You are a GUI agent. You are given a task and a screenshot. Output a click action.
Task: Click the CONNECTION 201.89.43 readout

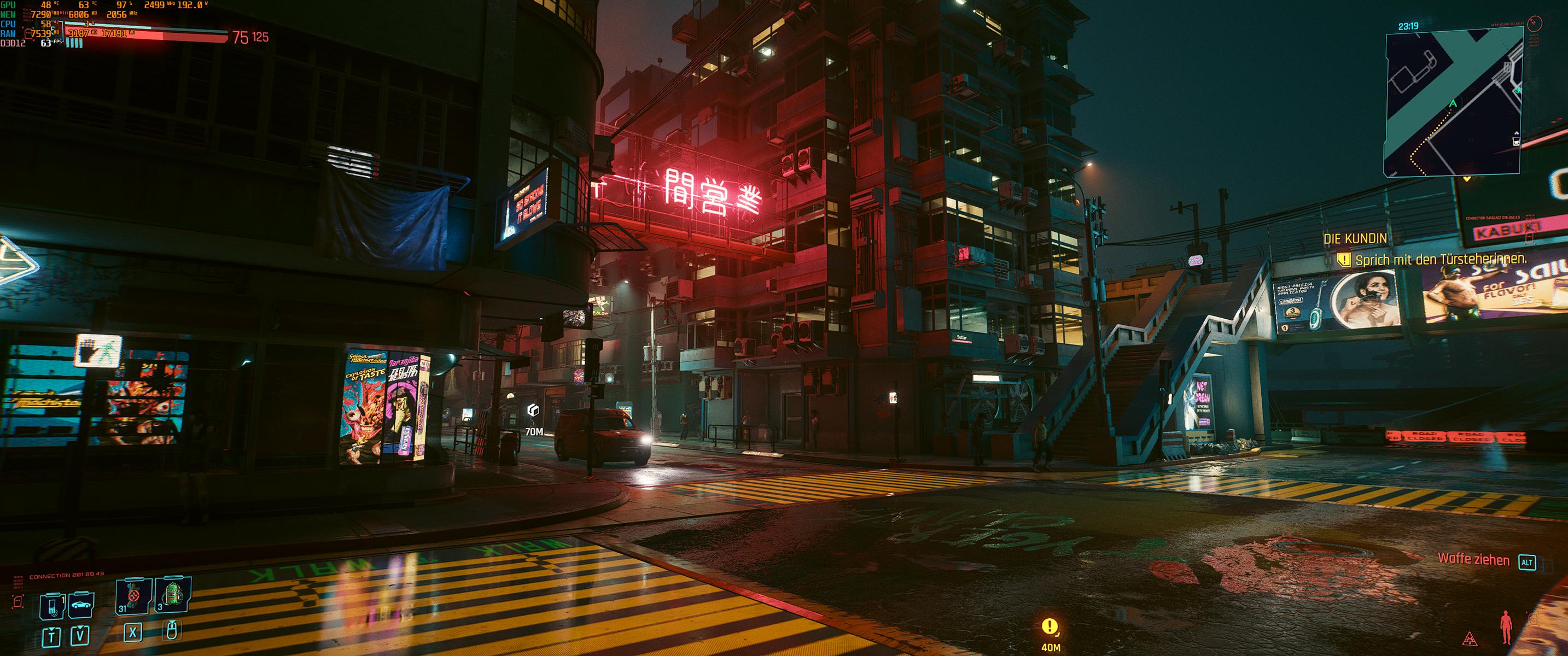66,576
